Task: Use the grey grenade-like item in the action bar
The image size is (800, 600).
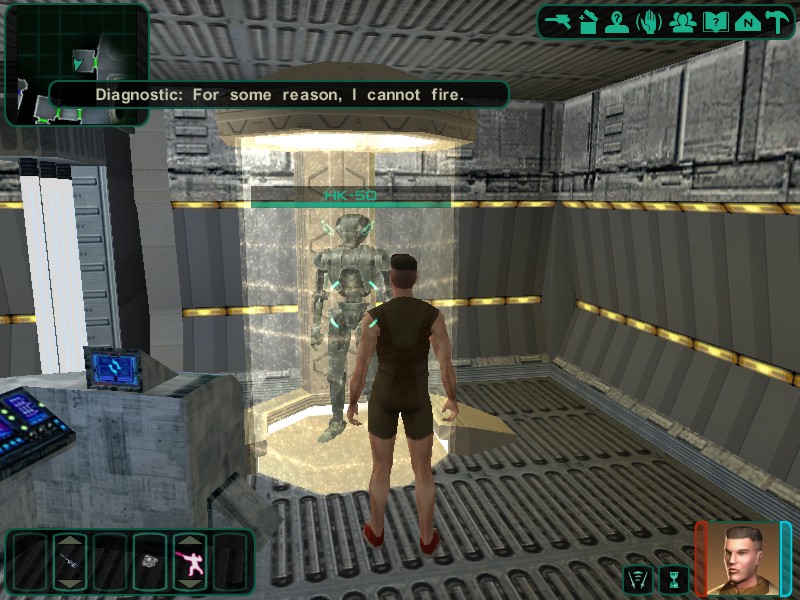Action: (150, 561)
